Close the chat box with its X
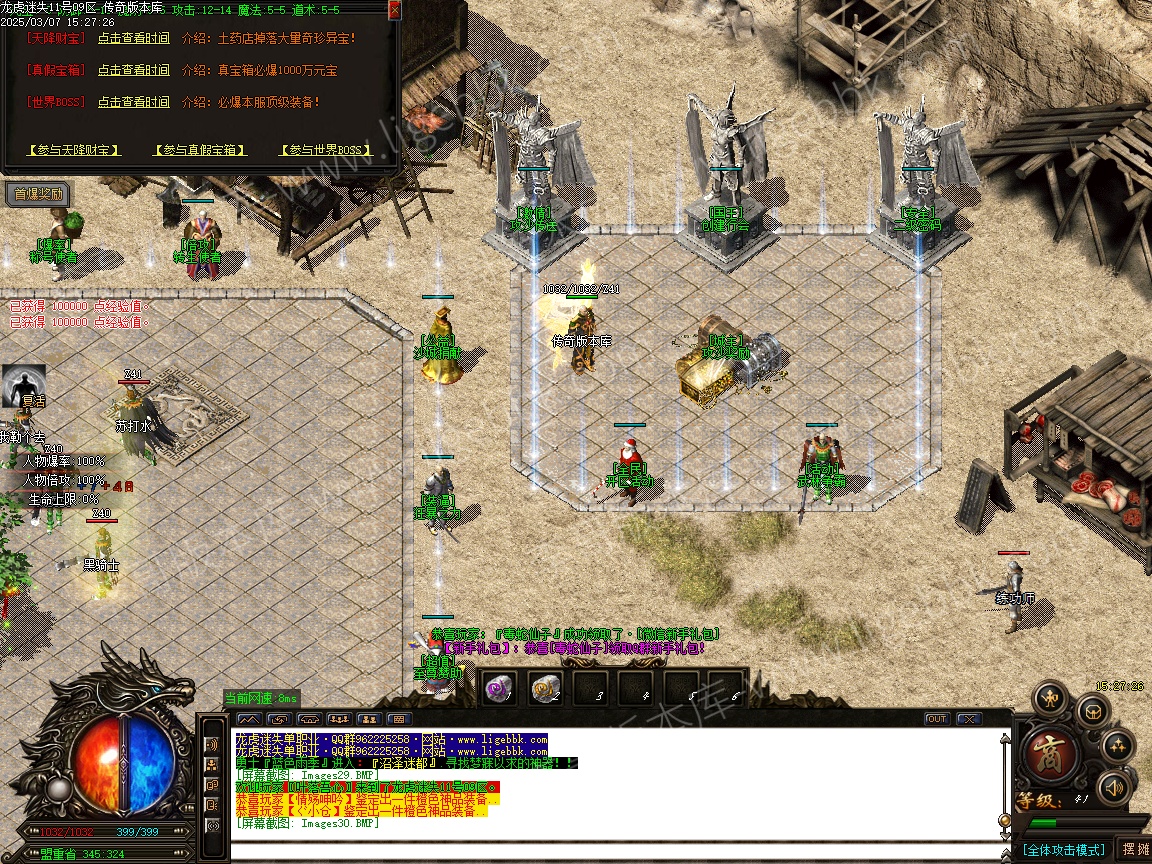 point(968,719)
